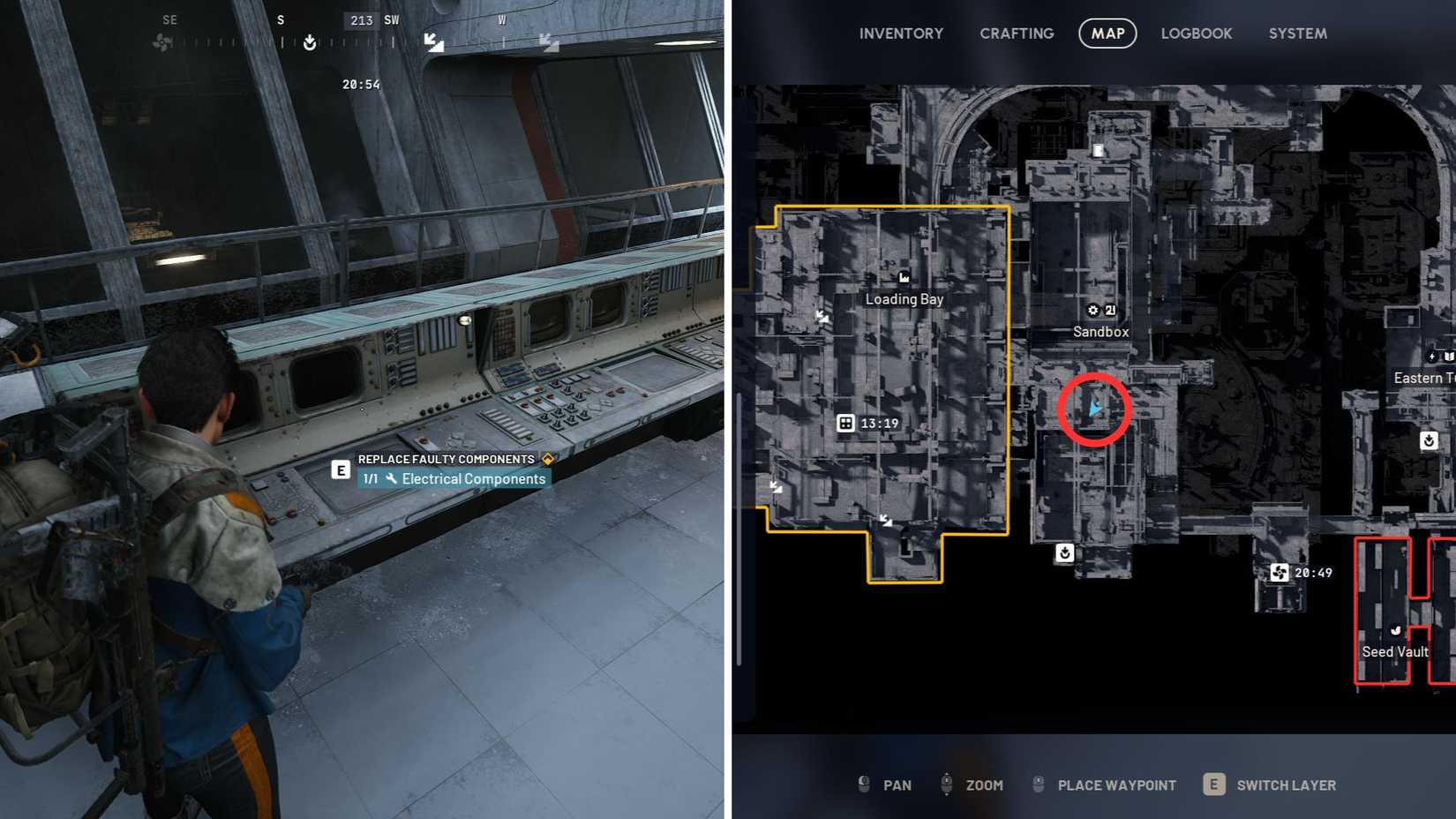
Task: Click the PLACE WAYPOINT control
Action: [1116, 785]
